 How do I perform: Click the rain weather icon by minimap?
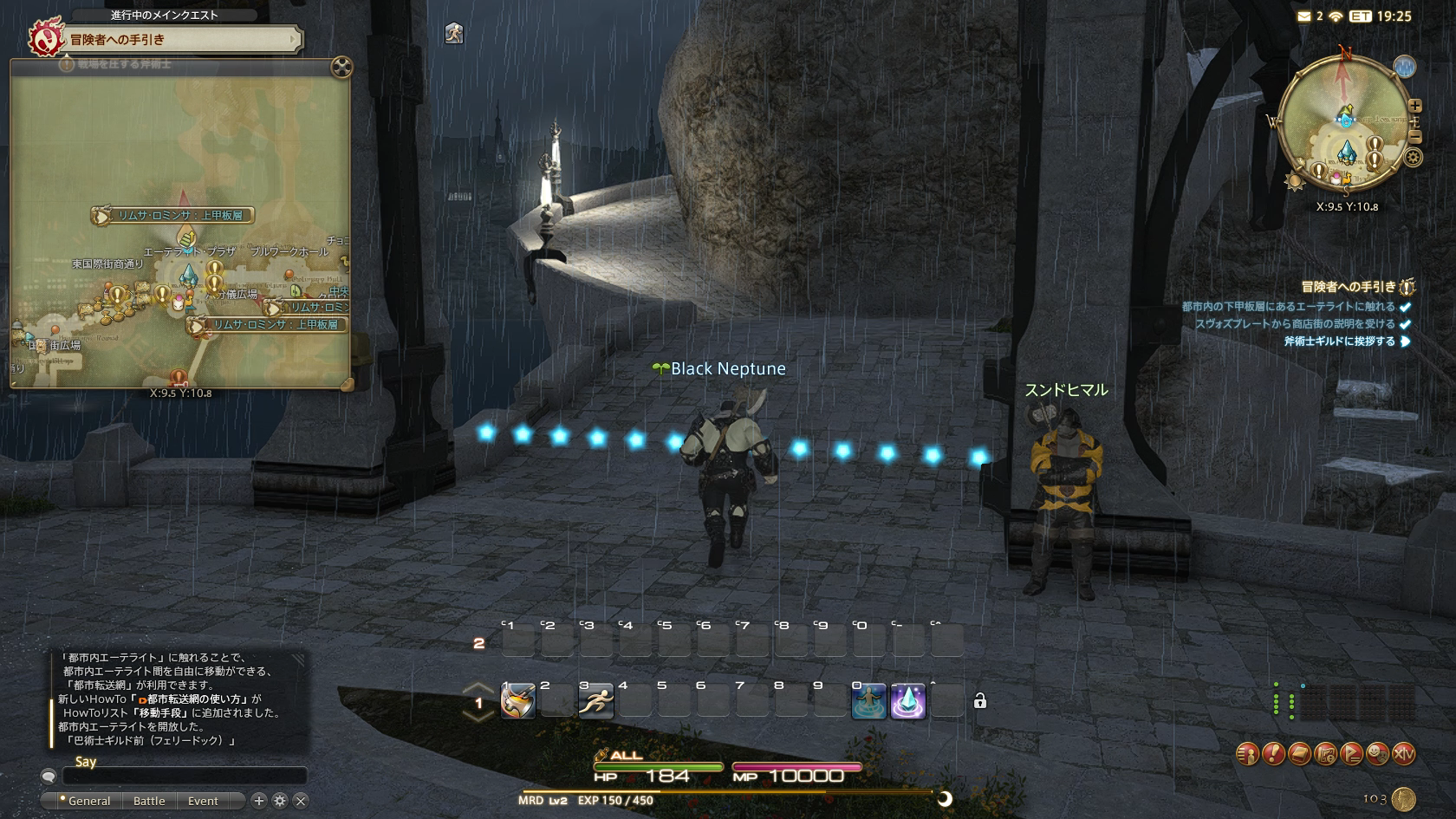coord(1404,67)
